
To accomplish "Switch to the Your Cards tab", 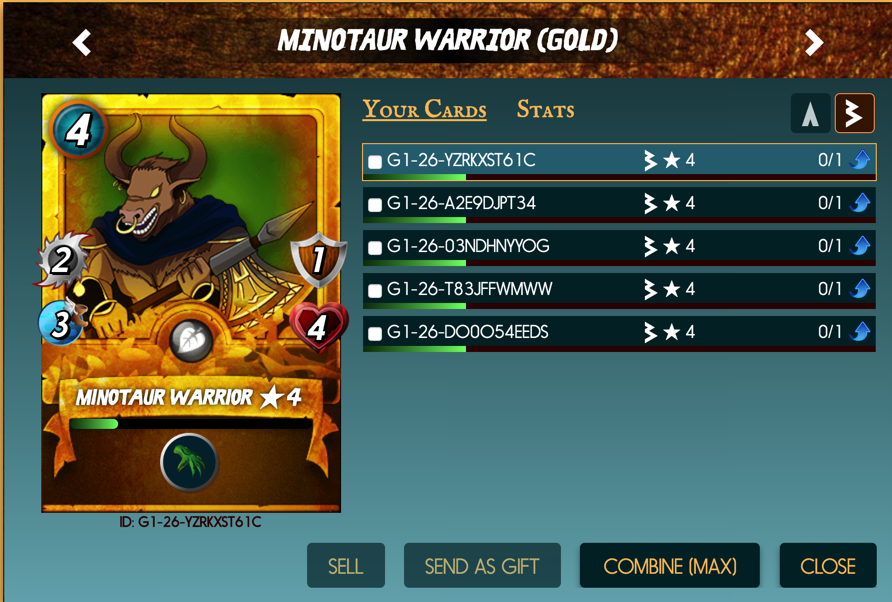I will click(x=424, y=110).
